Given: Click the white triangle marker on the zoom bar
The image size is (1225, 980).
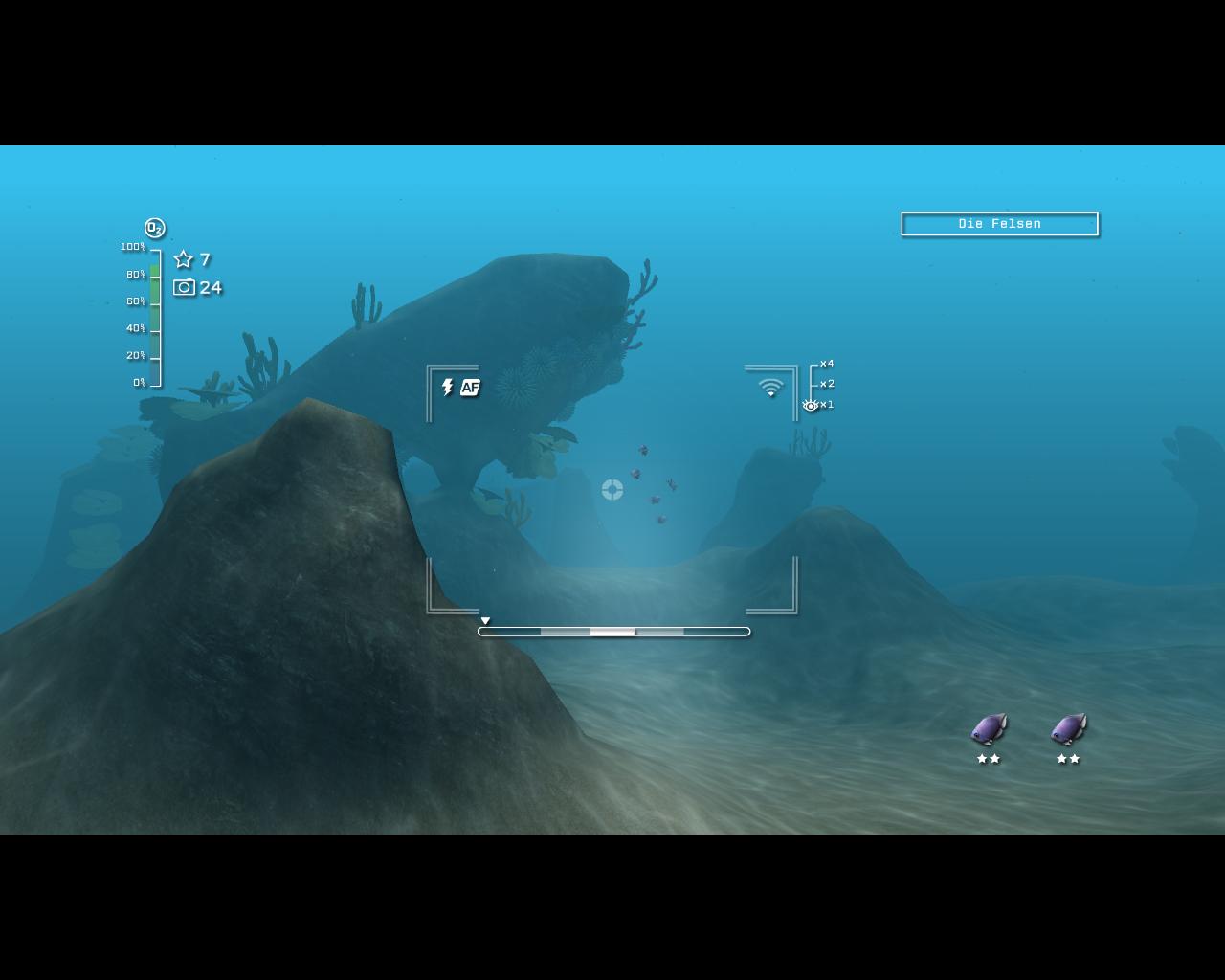Looking at the screenshot, I should pos(485,620).
